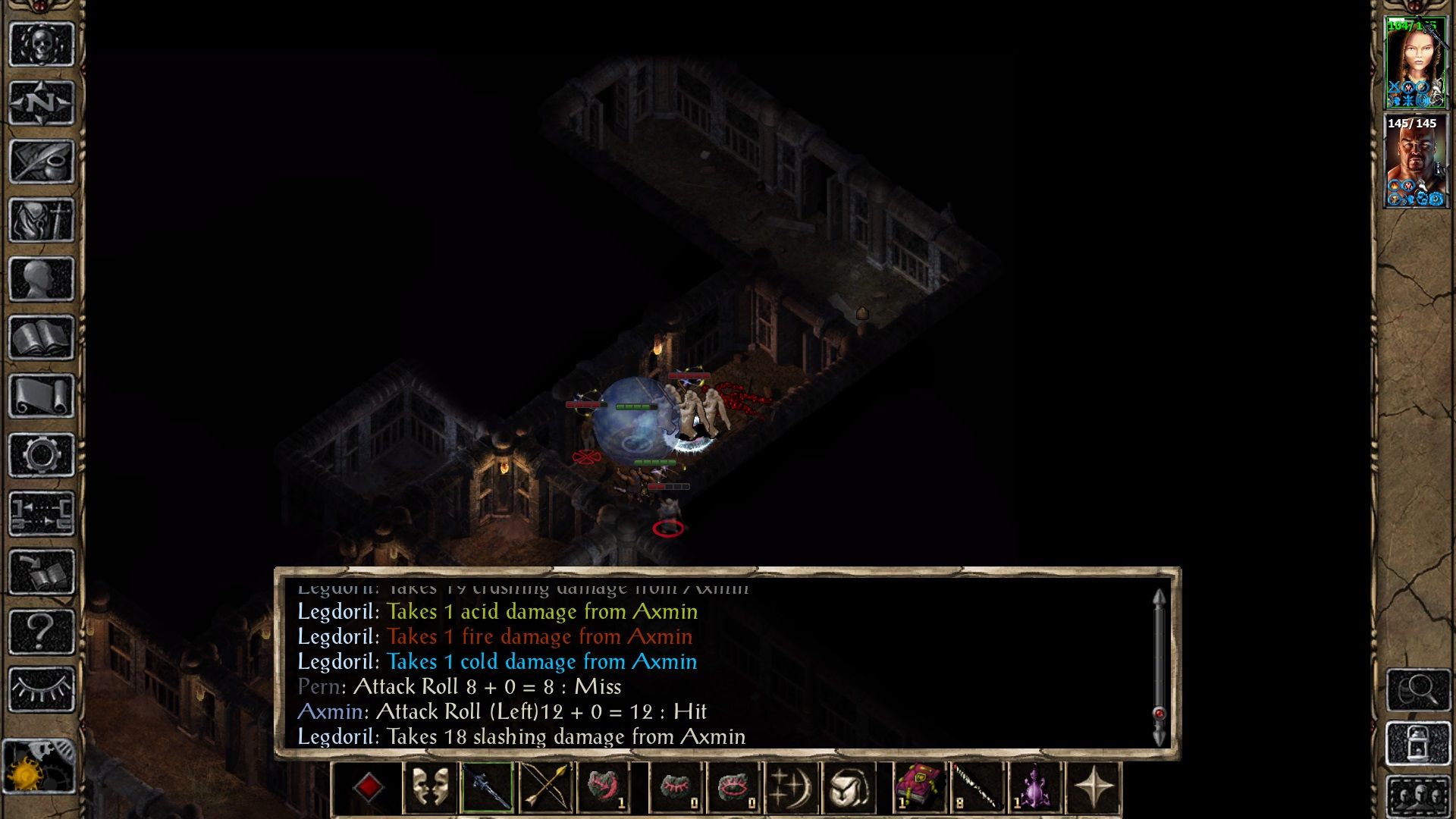1456x819 pixels.
Task: Use the pink spellbook quick item
Action: point(919,788)
